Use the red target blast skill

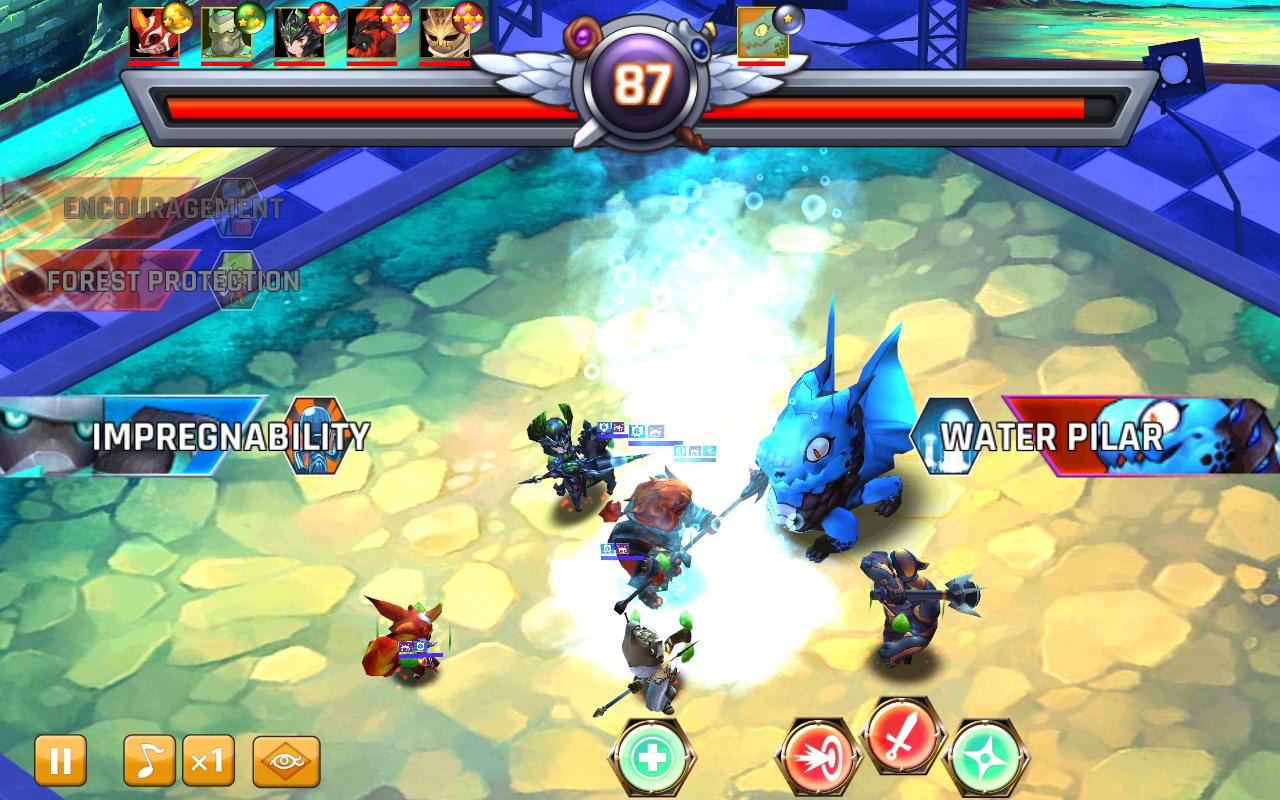pyautogui.click(x=819, y=757)
